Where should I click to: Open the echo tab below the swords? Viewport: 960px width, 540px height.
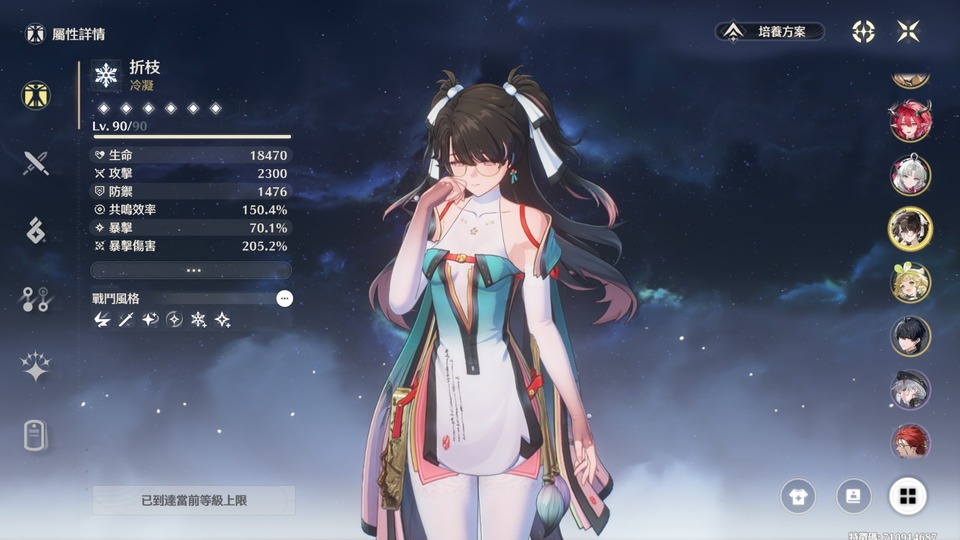pos(36,230)
